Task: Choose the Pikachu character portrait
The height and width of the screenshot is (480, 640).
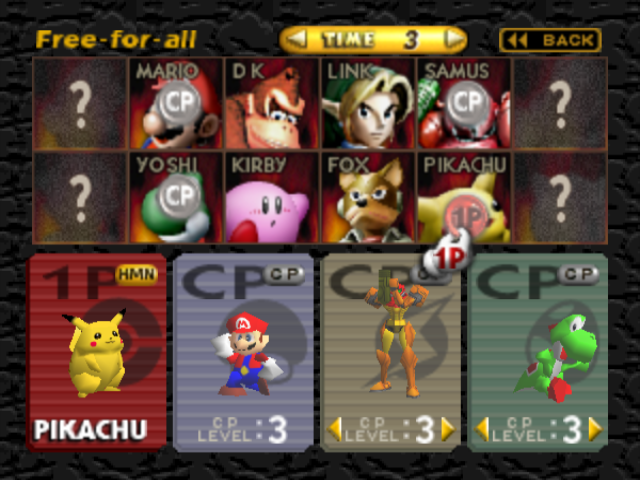Action: tap(463, 197)
